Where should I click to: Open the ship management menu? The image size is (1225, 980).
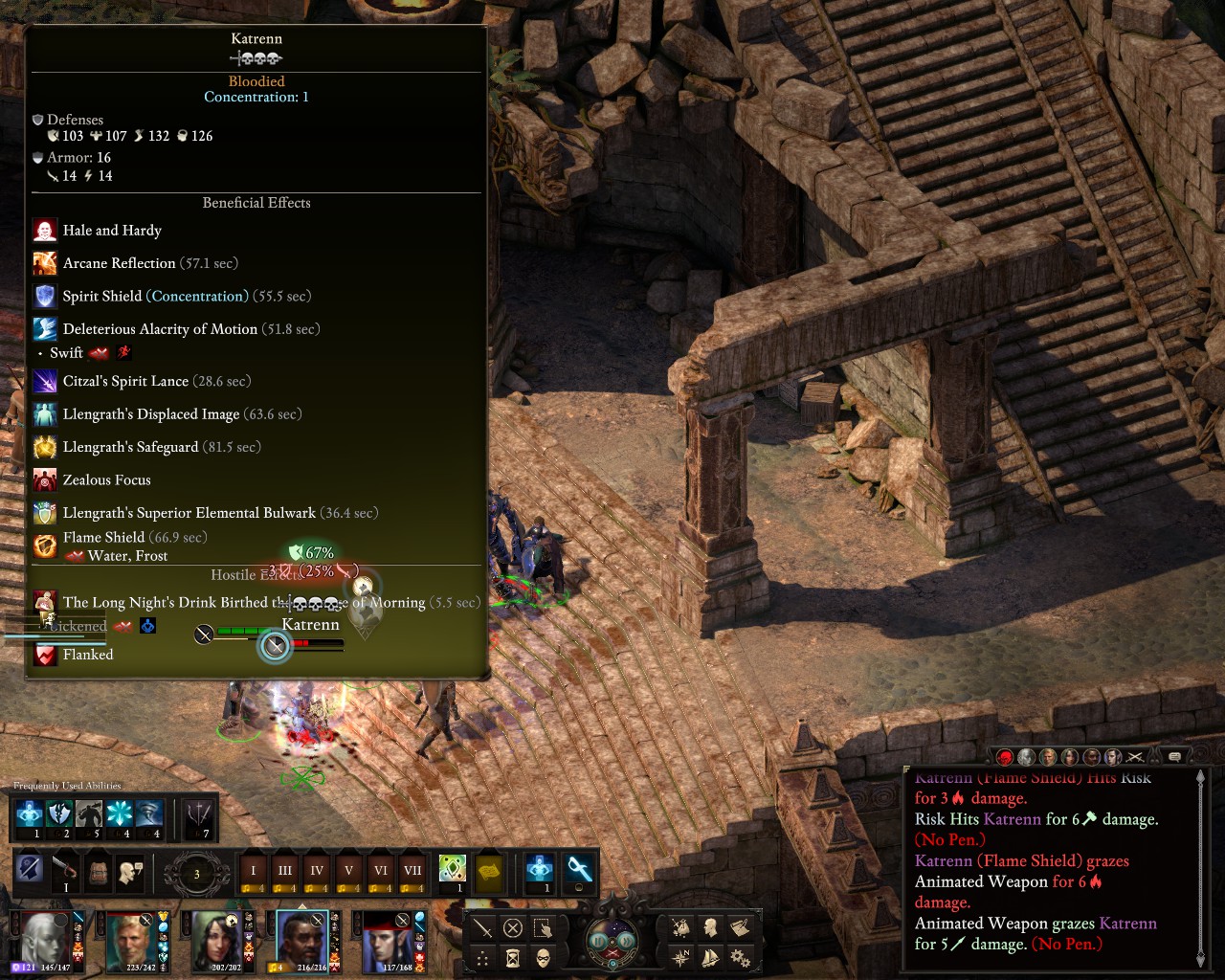[x=710, y=957]
